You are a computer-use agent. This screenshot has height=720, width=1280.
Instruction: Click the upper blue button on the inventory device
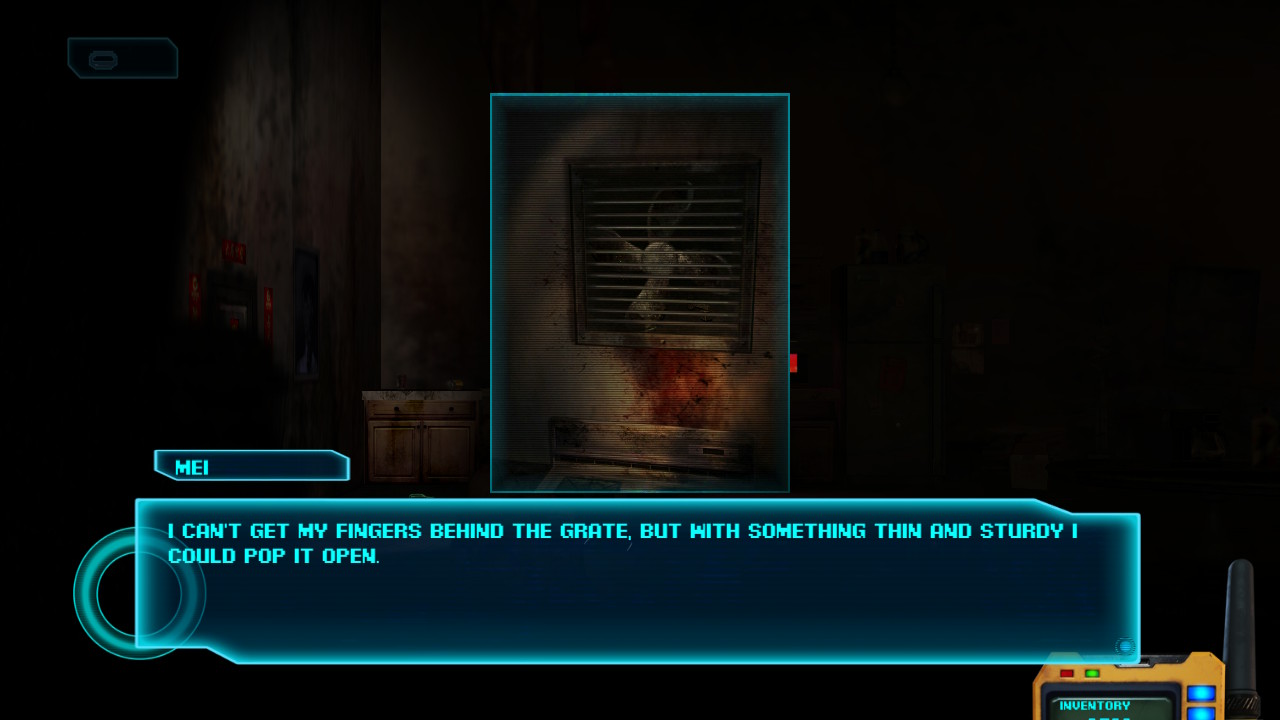pyautogui.click(x=1201, y=693)
